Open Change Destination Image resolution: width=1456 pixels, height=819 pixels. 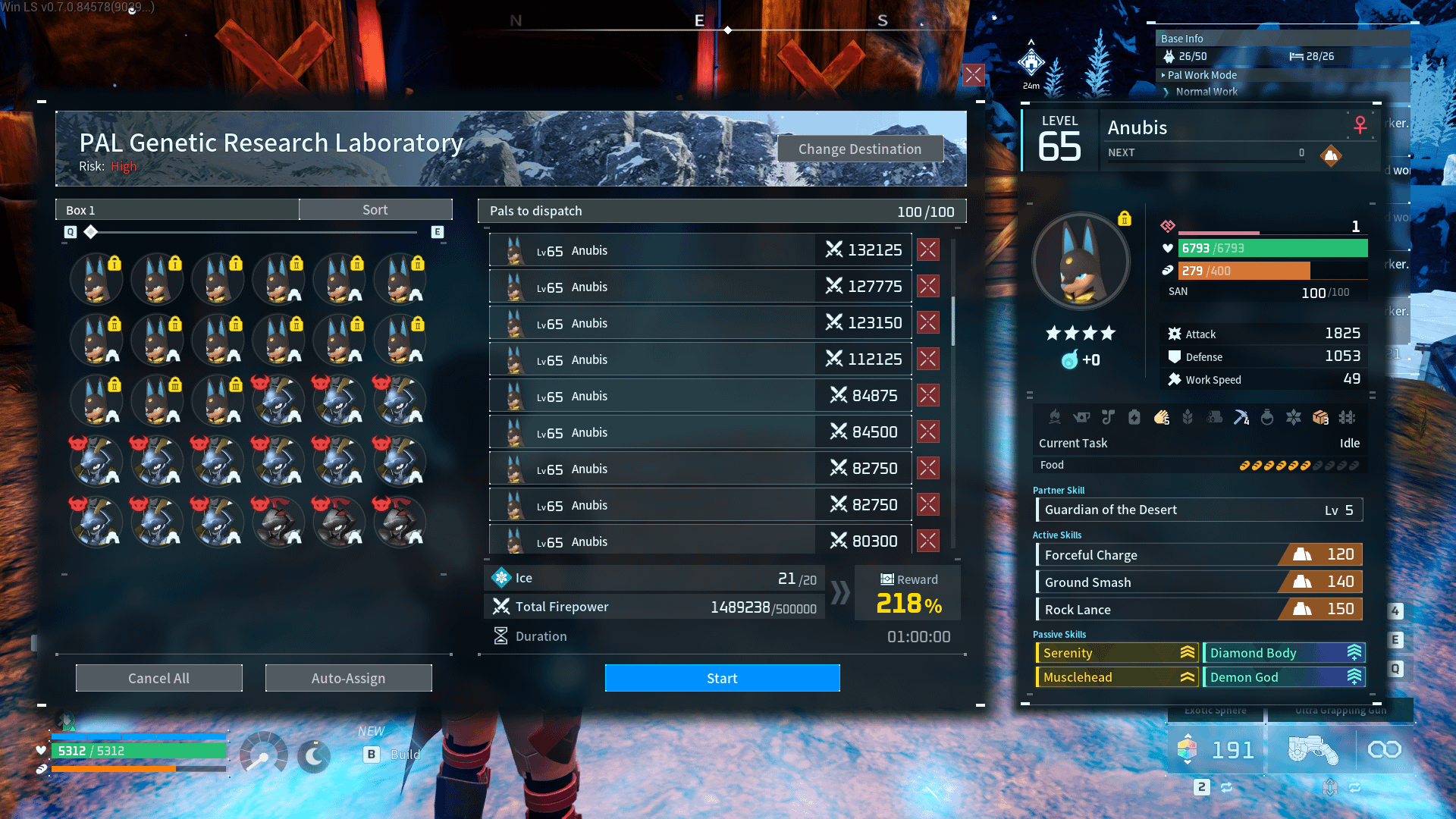(x=860, y=149)
